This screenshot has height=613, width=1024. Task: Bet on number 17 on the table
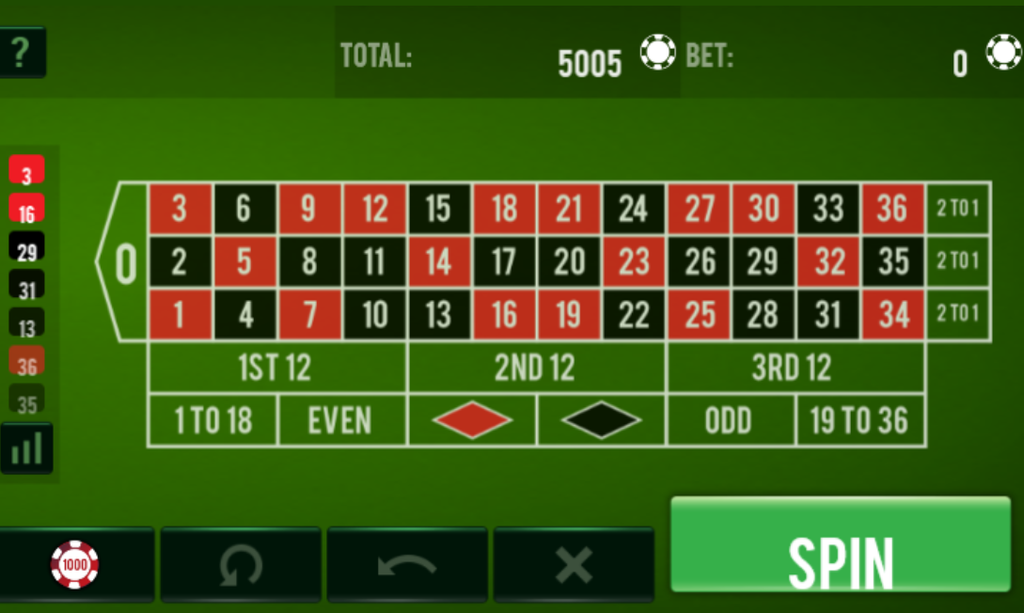[x=504, y=262]
